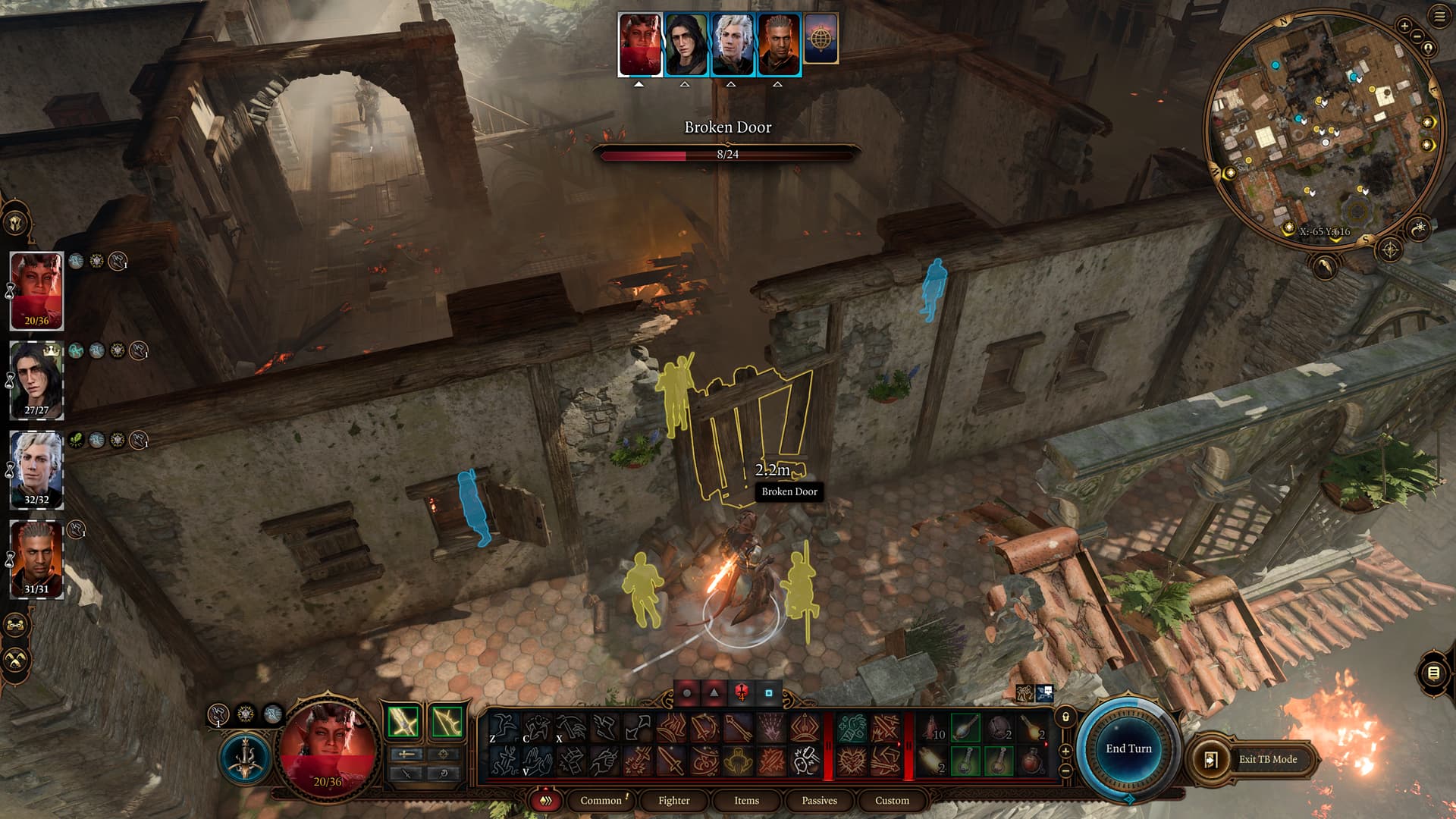The image size is (1456, 819).
Task: Click the world globe icon in turn order
Action: (821, 39)
